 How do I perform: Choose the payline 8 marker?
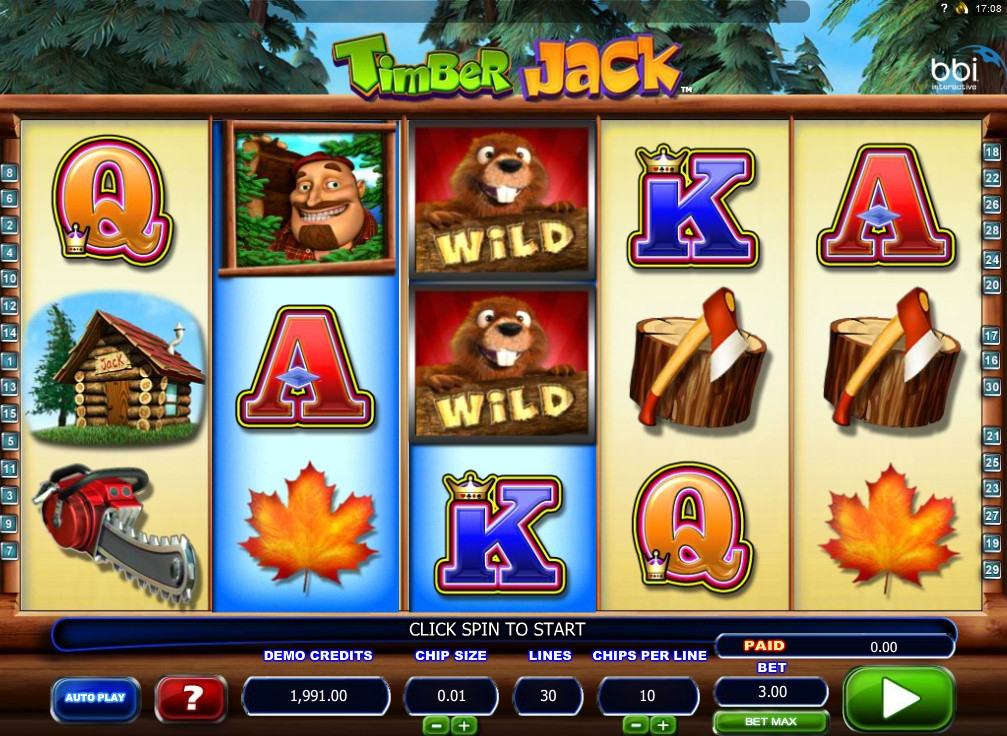point(10,172)
